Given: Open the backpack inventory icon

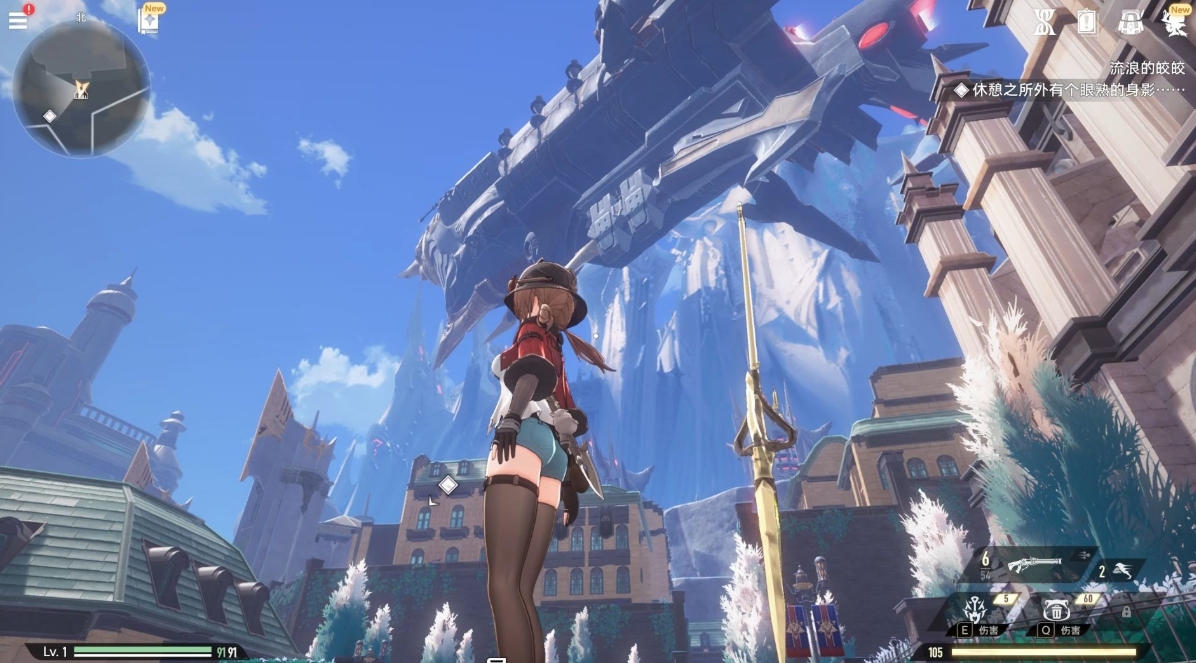Looking at the screenshot, I should point(1131,22).
